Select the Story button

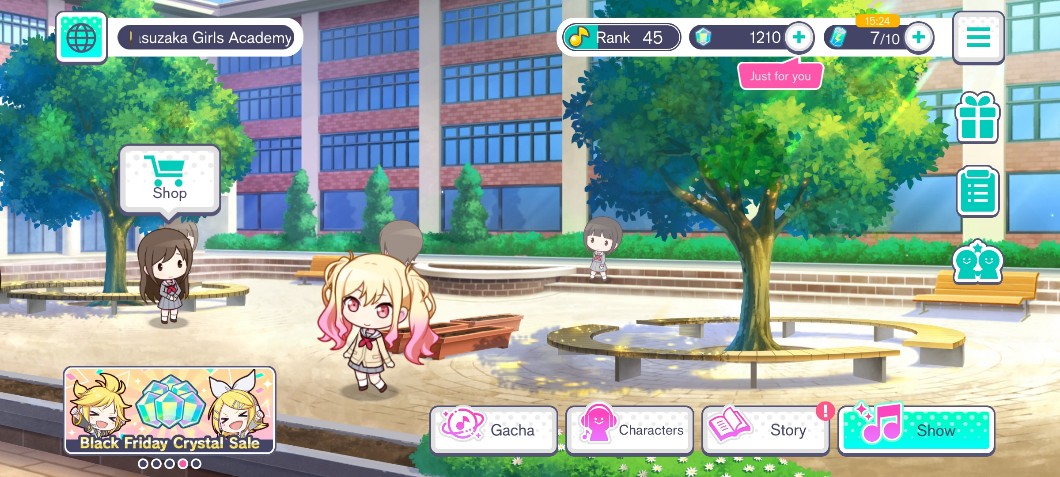coord(766,430)
